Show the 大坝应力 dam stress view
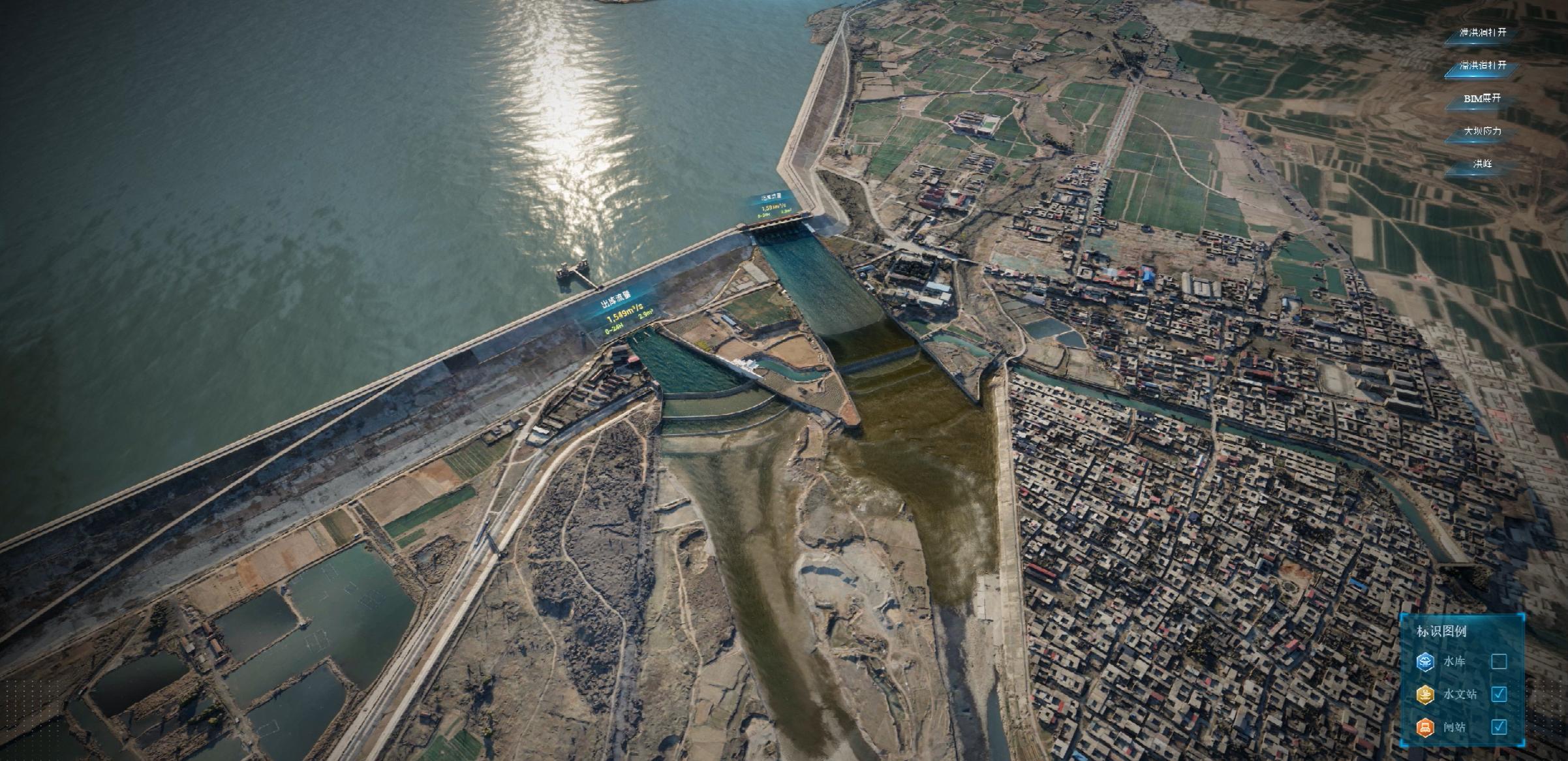Viewport: 1568px width, 761px height. point(1483,131)
